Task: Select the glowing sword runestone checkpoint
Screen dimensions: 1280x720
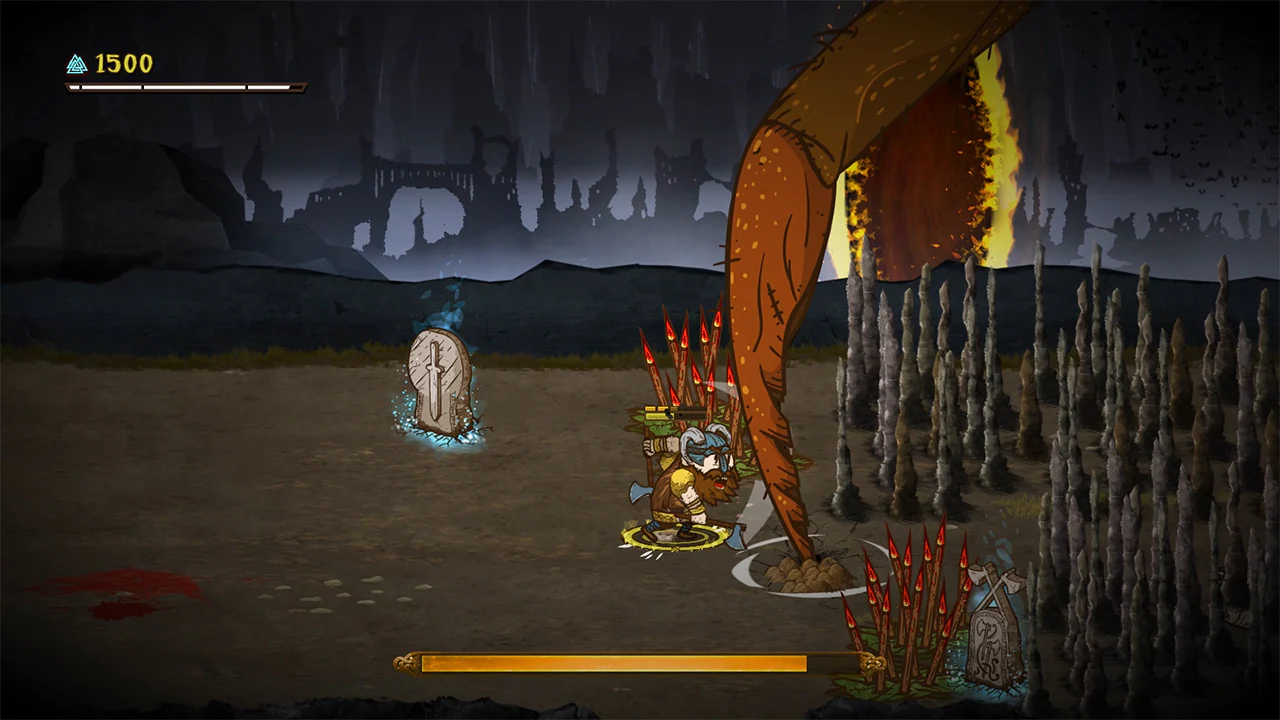Action: click(437, 385)
